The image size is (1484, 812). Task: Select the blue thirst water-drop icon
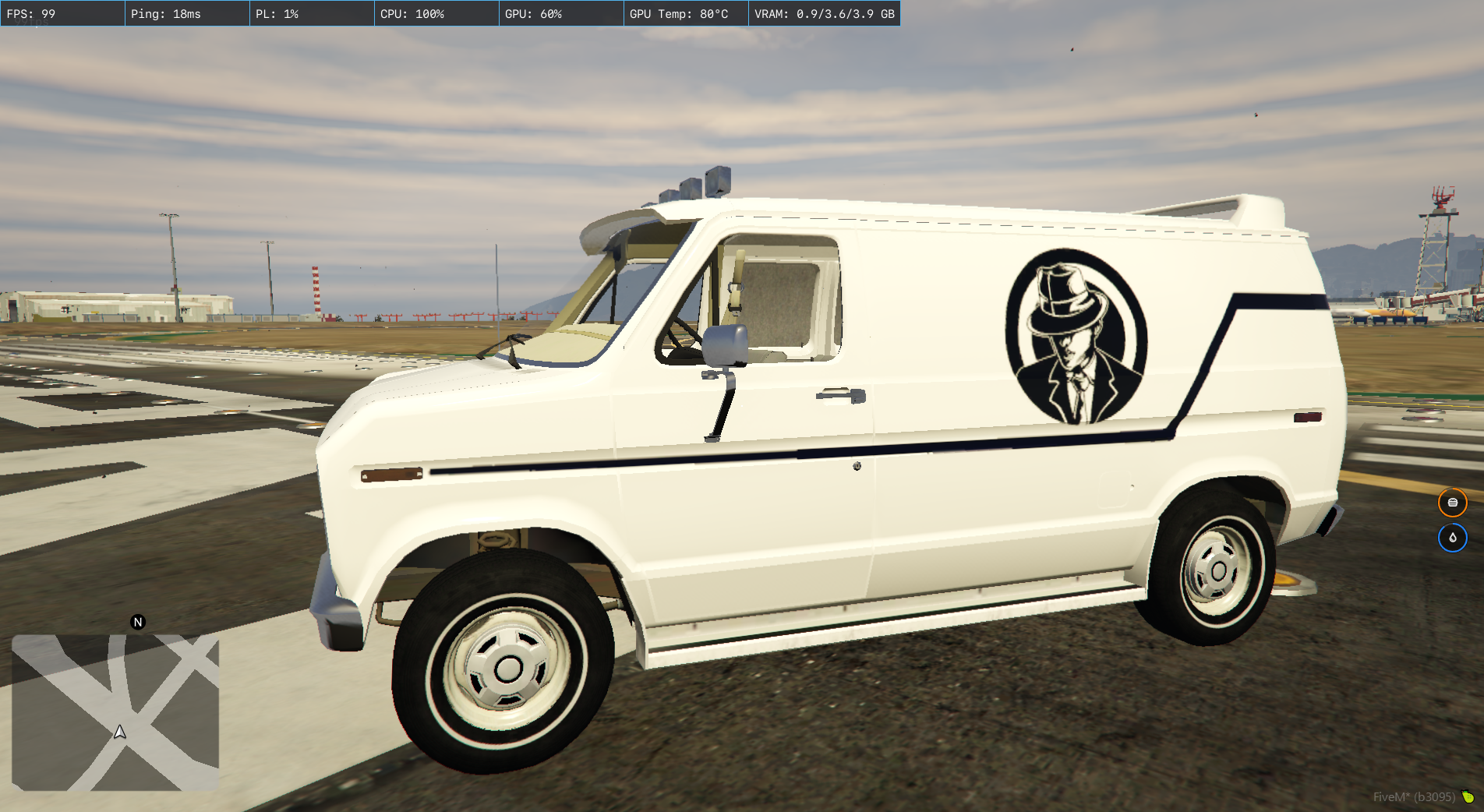point(1452,538)
